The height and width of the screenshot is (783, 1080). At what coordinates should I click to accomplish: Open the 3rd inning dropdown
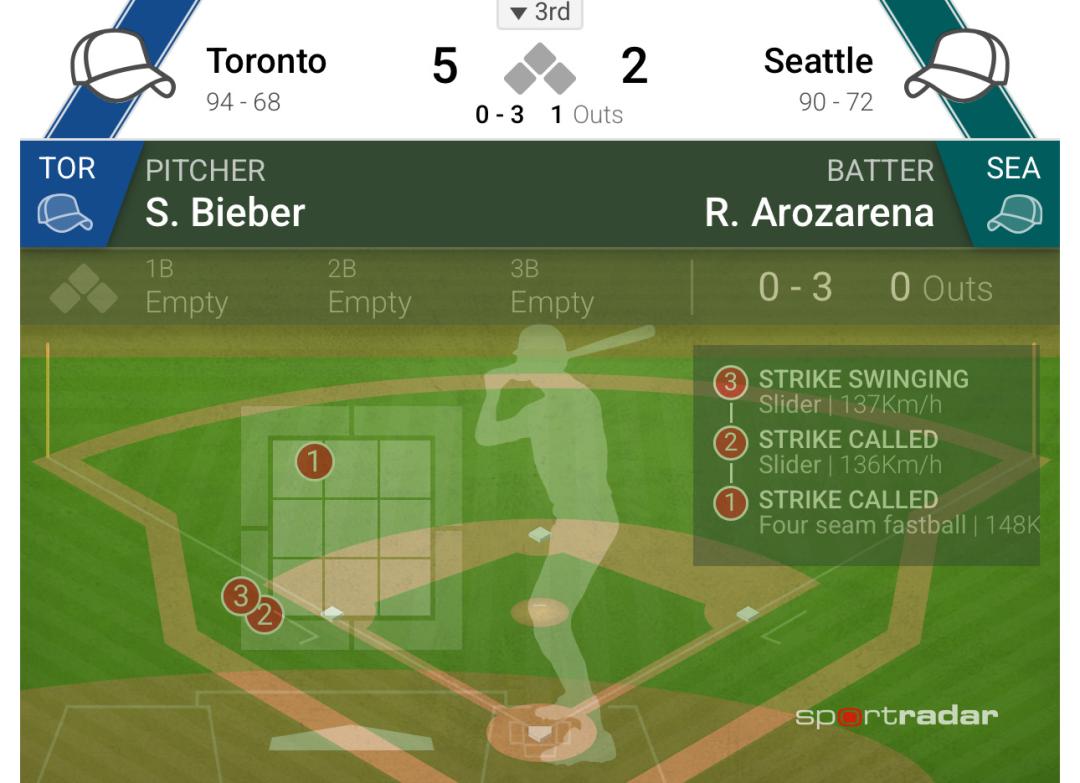pos(540,13)
